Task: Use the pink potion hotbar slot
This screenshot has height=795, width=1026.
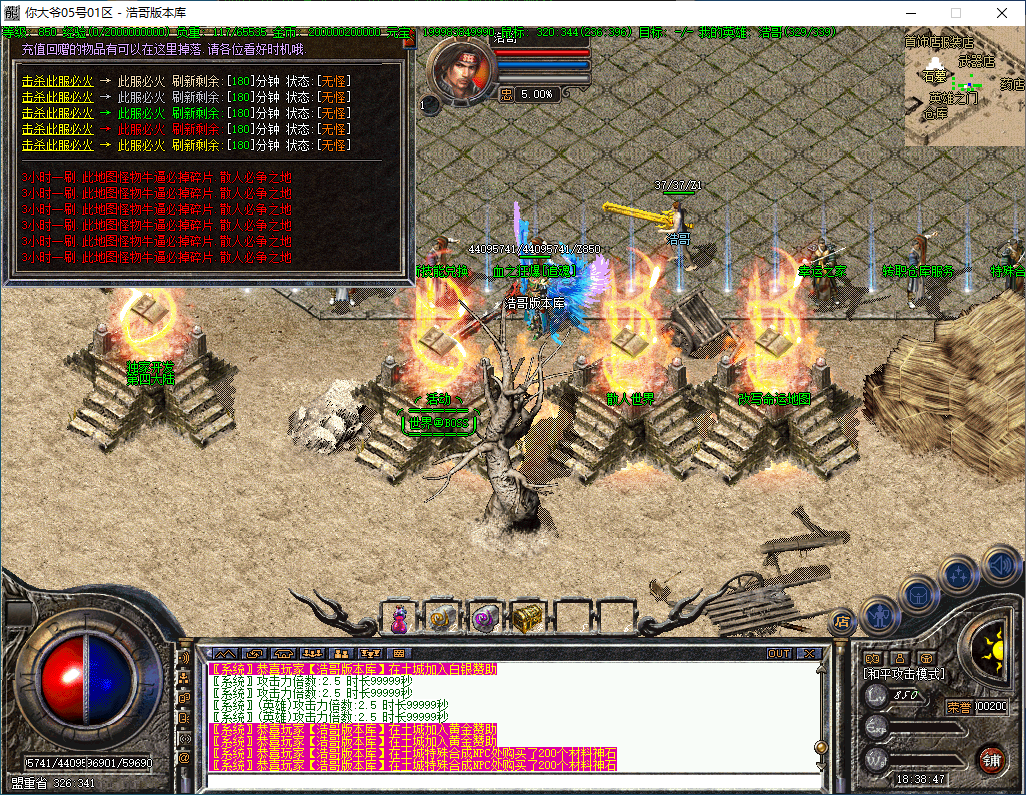Action: coord(399,620)
